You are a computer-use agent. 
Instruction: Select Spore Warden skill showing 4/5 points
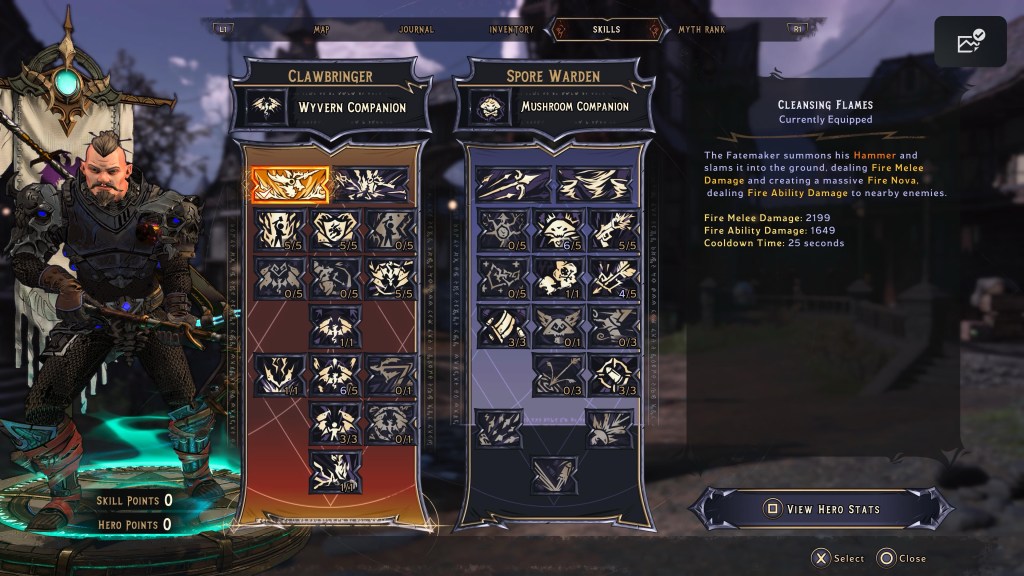[613, 277]
